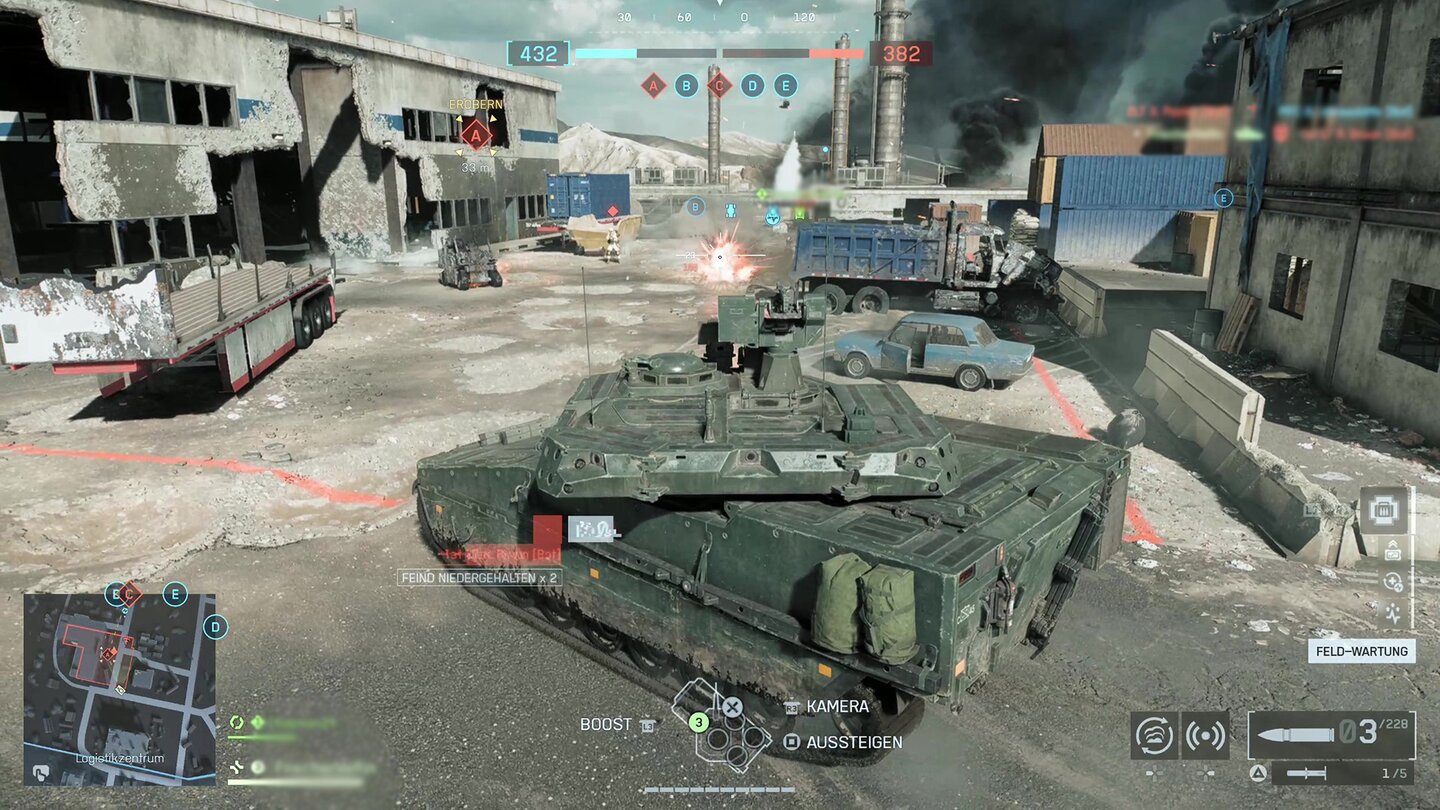Select the main cannon shell weapon slot
1440x810 pixels.
point(1331,735)
